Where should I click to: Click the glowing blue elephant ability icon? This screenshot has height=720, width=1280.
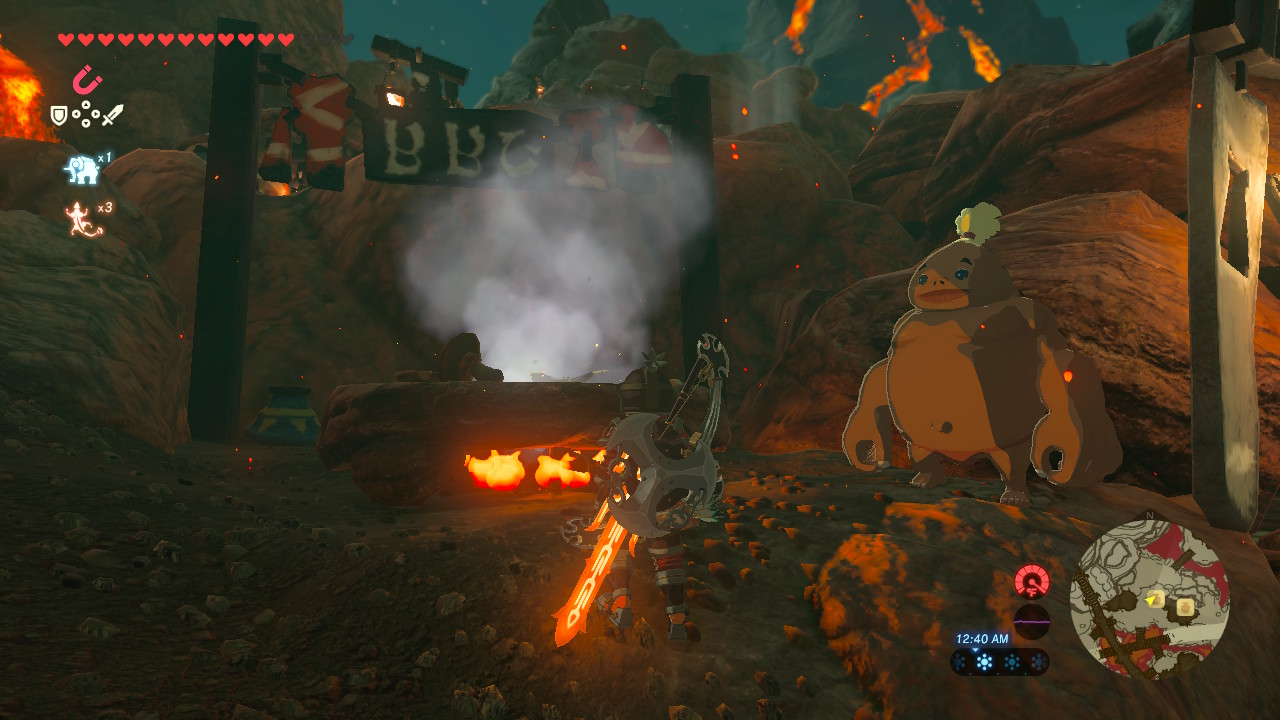[x=82, y=169]
